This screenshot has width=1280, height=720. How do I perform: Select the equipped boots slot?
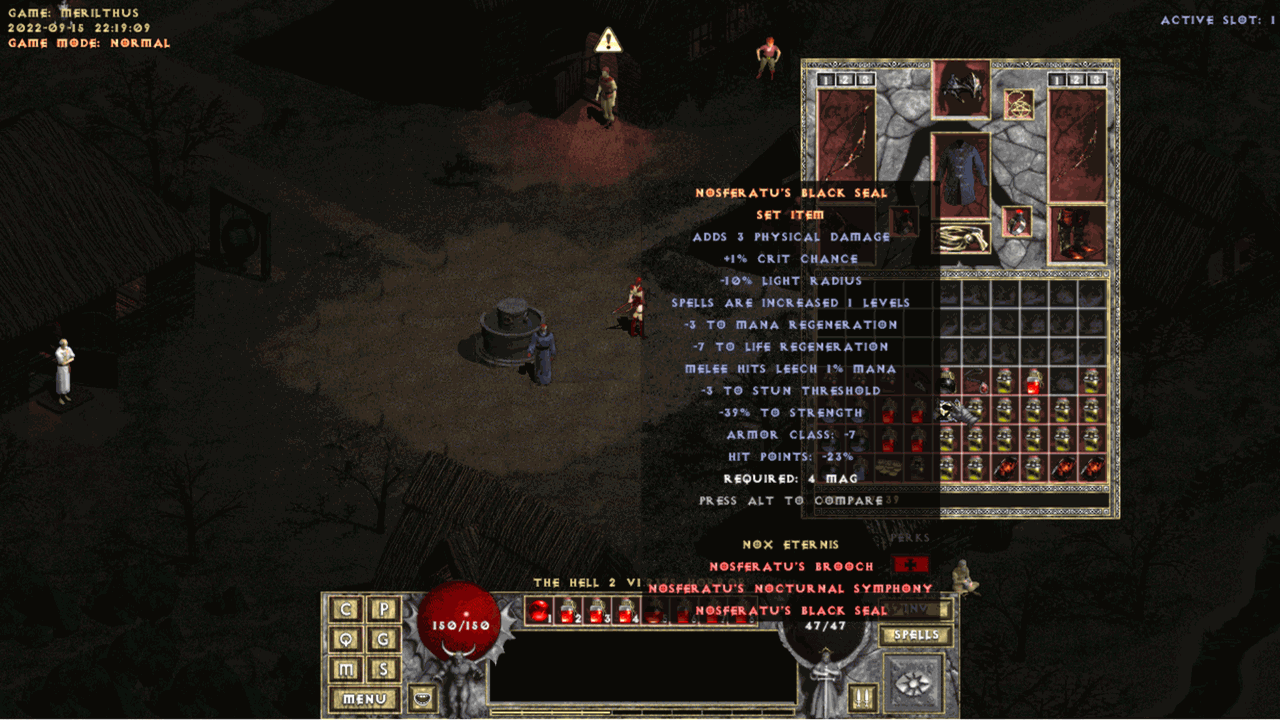(1076, 234)
